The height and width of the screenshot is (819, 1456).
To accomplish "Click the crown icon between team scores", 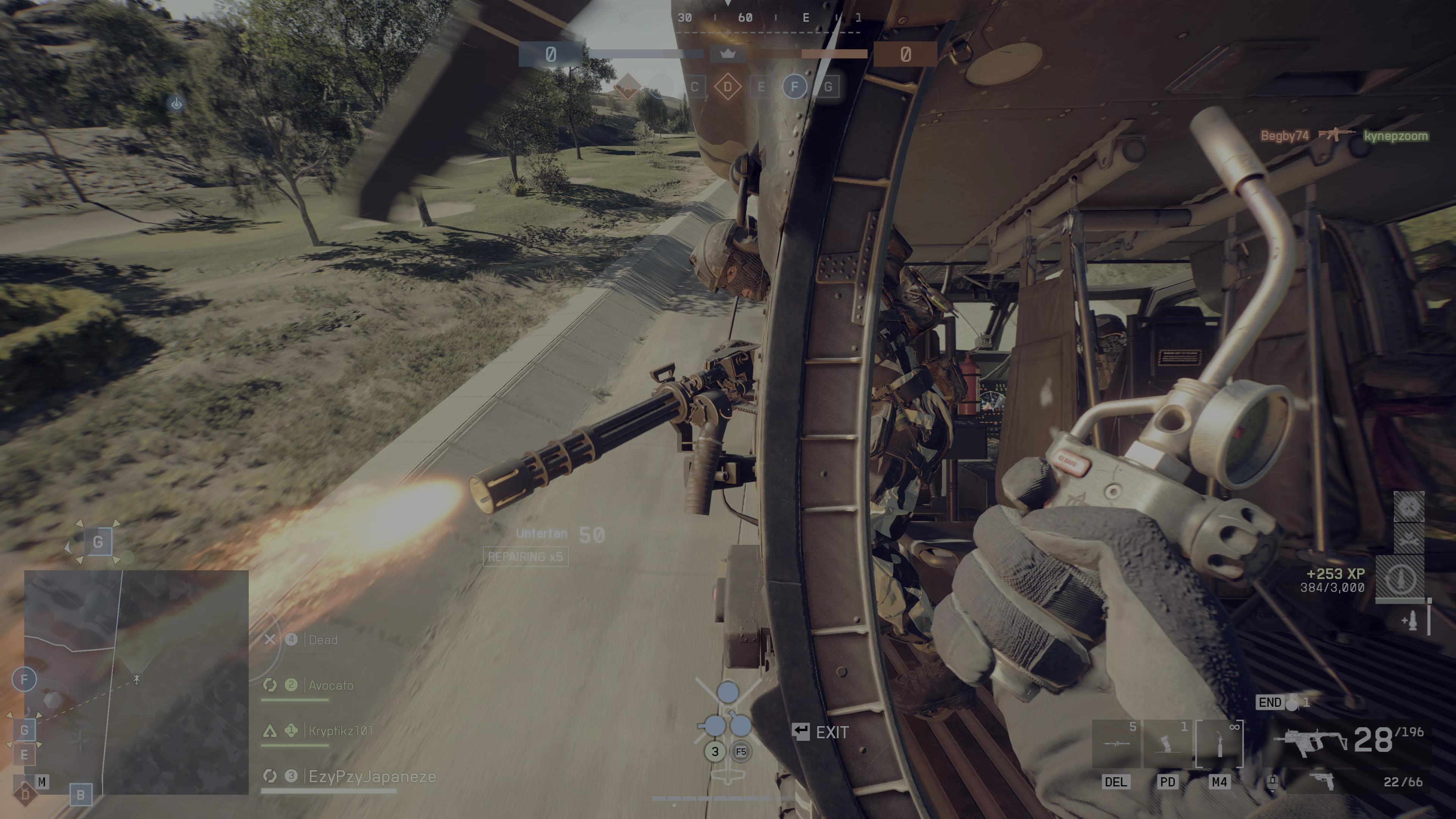I will [x=728, y=54].
